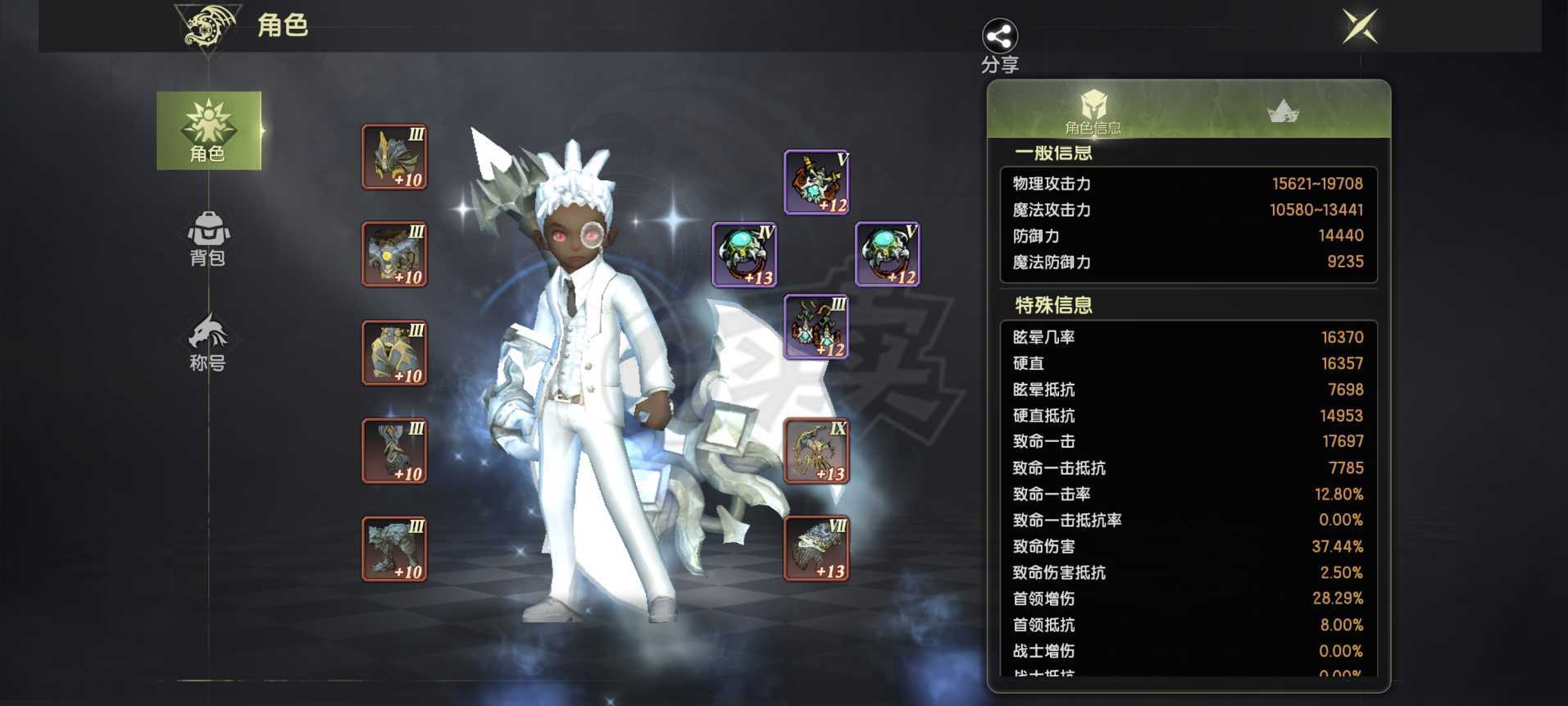The image size is (1568, 706).
Task: Inspect the tier IX main weapon
Action: [x=816, y=451]
